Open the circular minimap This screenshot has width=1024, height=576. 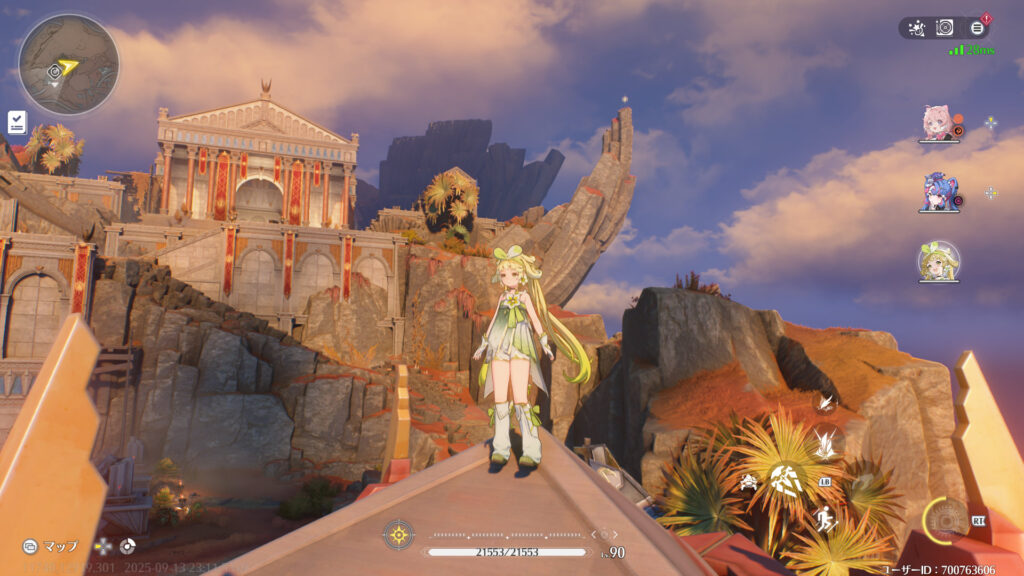(68, 64)
